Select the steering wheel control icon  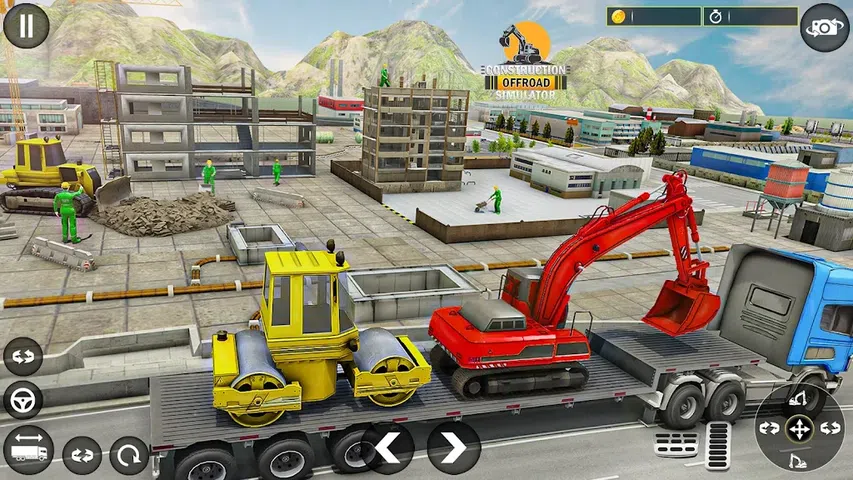pos(23,401)
